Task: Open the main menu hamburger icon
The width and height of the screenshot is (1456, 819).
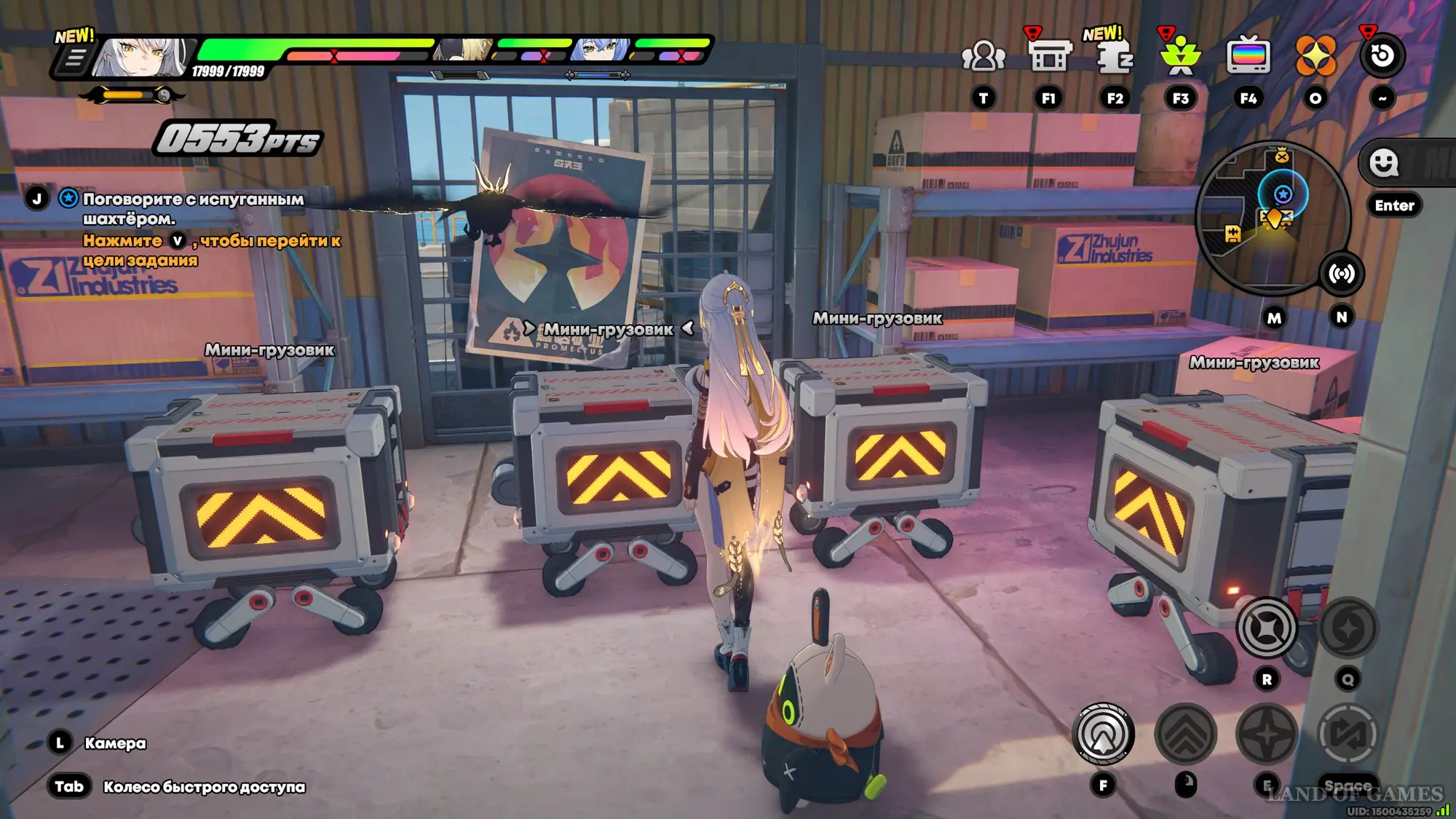Action: pos(74,58)
